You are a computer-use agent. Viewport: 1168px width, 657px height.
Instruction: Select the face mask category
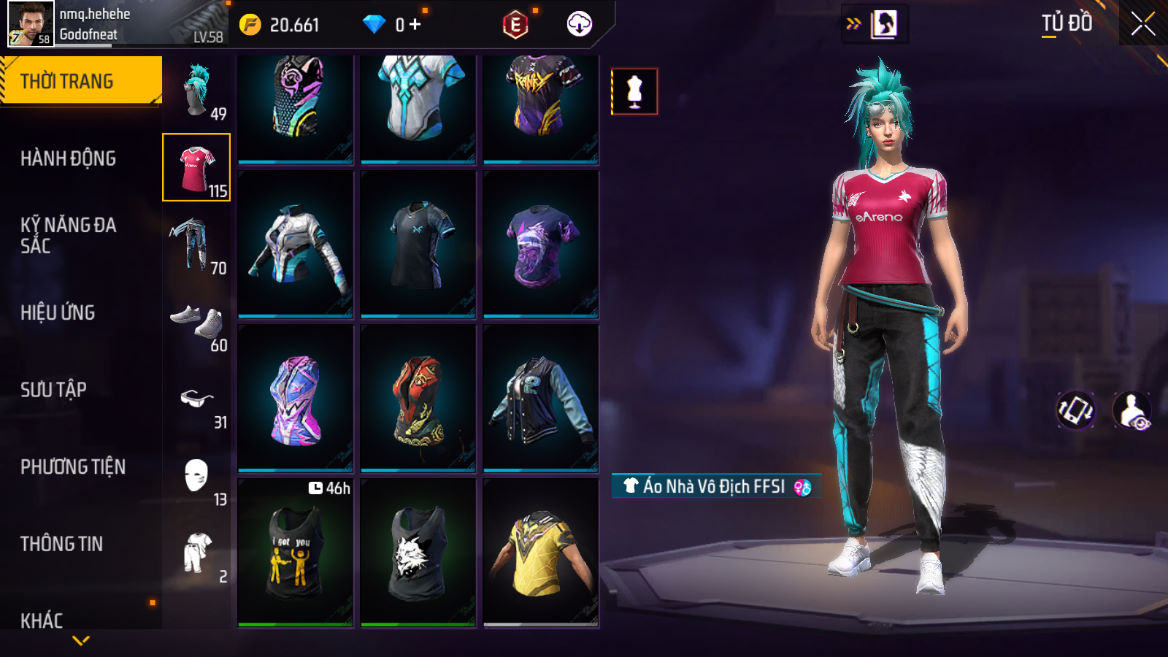coord(197,476)
